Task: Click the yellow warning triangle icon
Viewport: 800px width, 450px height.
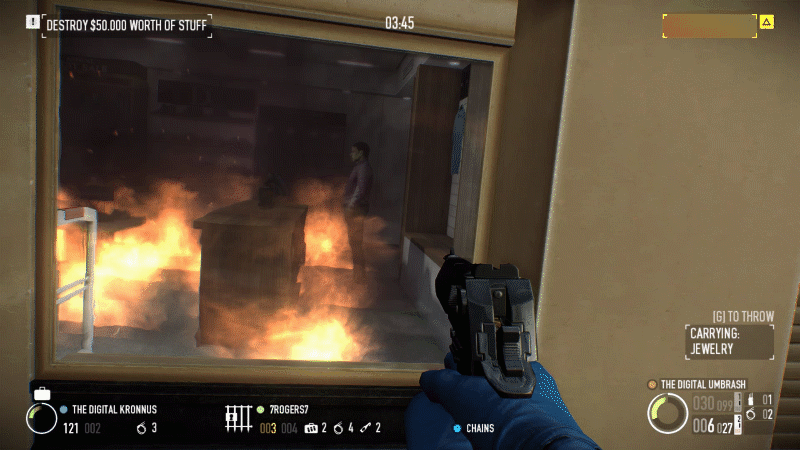Action: coord(766,21)
